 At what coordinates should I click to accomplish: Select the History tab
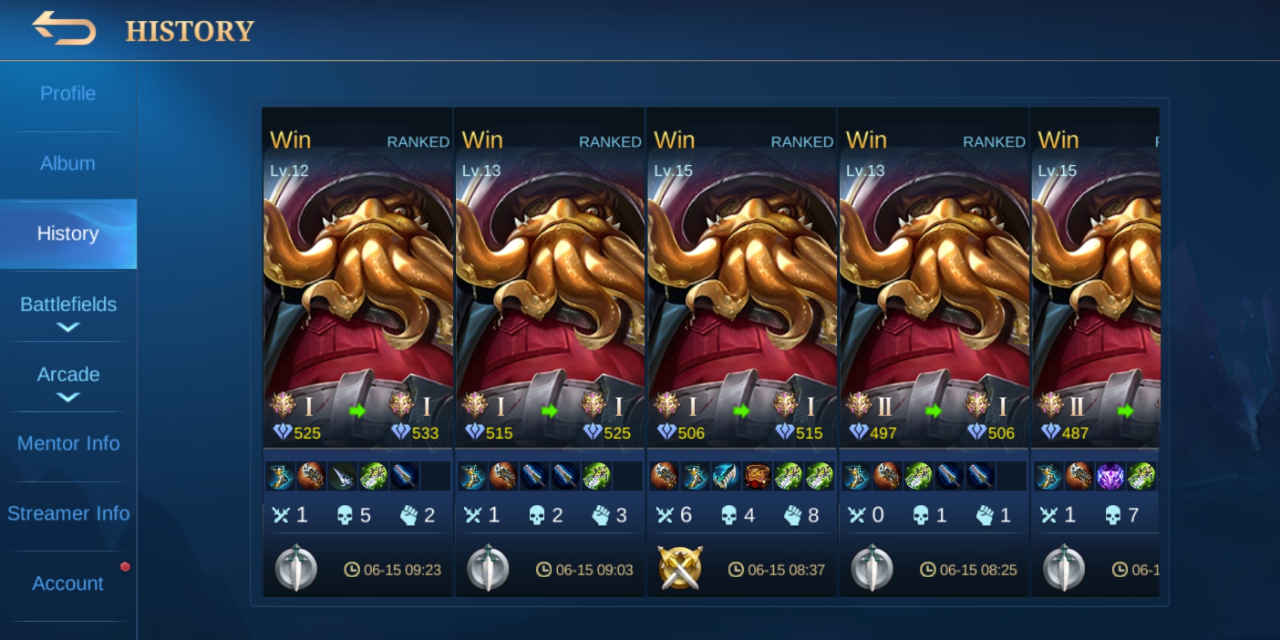[68, 234]
